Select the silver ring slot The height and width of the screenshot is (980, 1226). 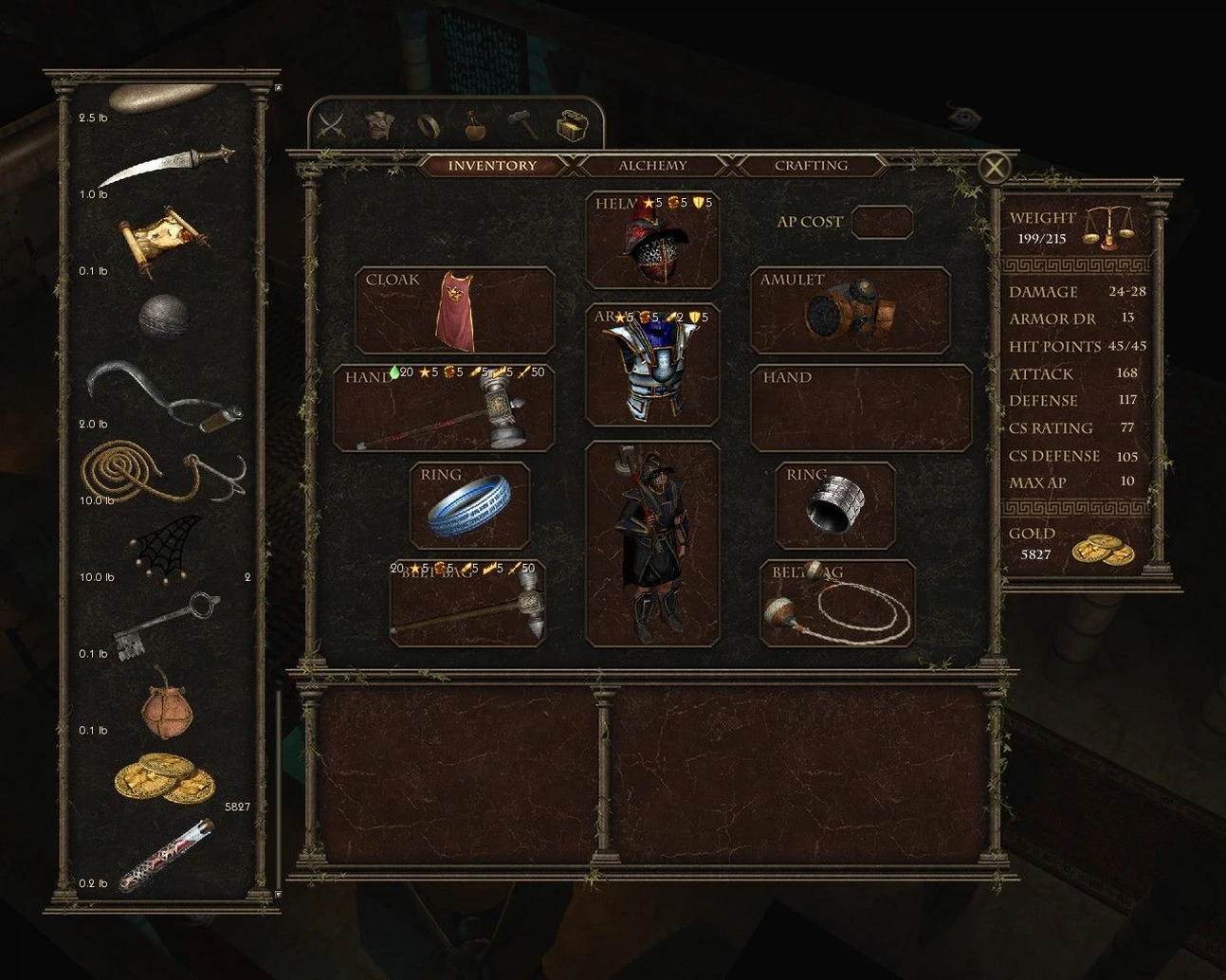tap(834, 505)
